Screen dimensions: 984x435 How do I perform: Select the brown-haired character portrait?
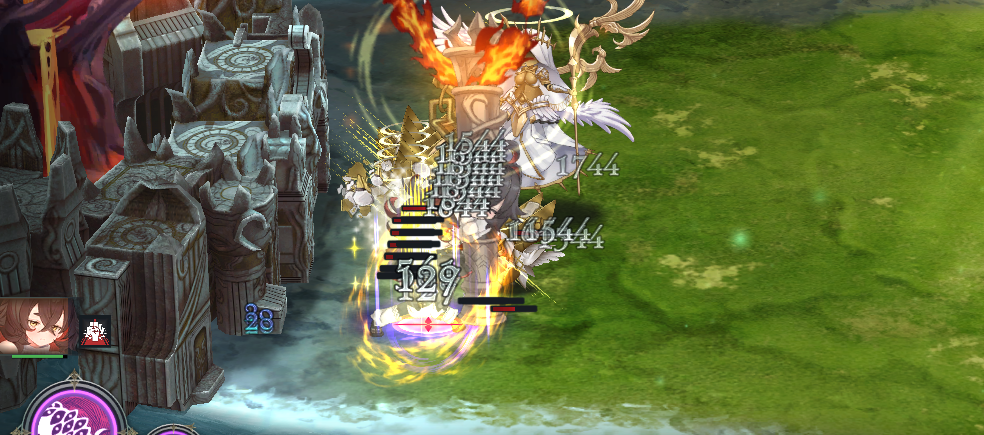point(36,322)
